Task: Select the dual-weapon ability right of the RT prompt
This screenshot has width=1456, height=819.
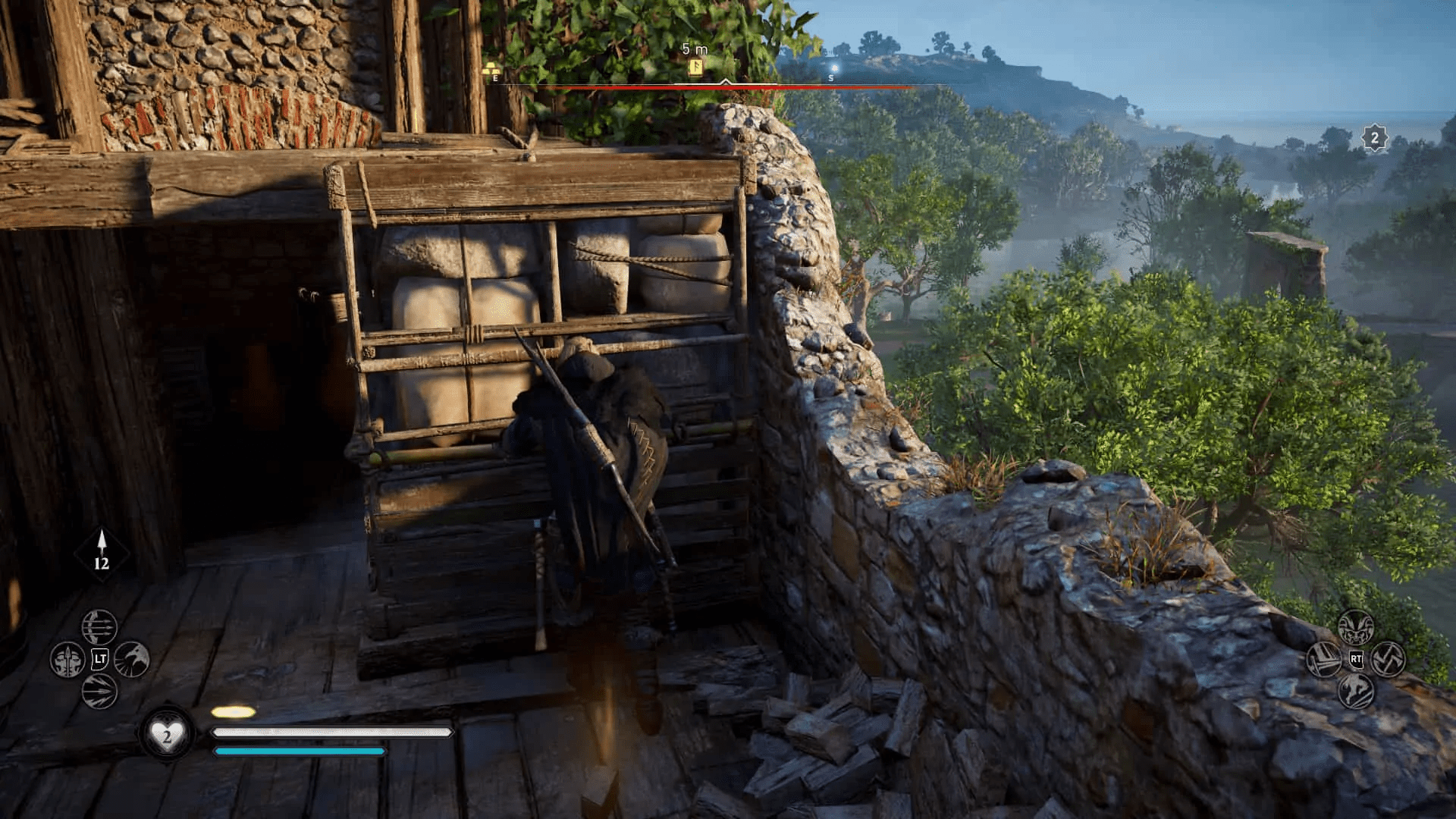Action: pos(1388,660)
